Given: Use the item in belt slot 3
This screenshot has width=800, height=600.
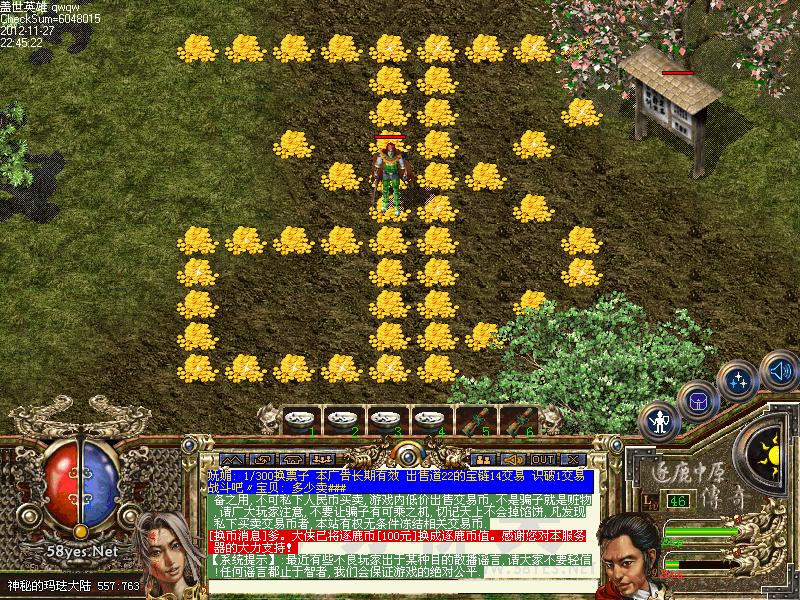Looking at the screenshot, I should coord(386,420).
